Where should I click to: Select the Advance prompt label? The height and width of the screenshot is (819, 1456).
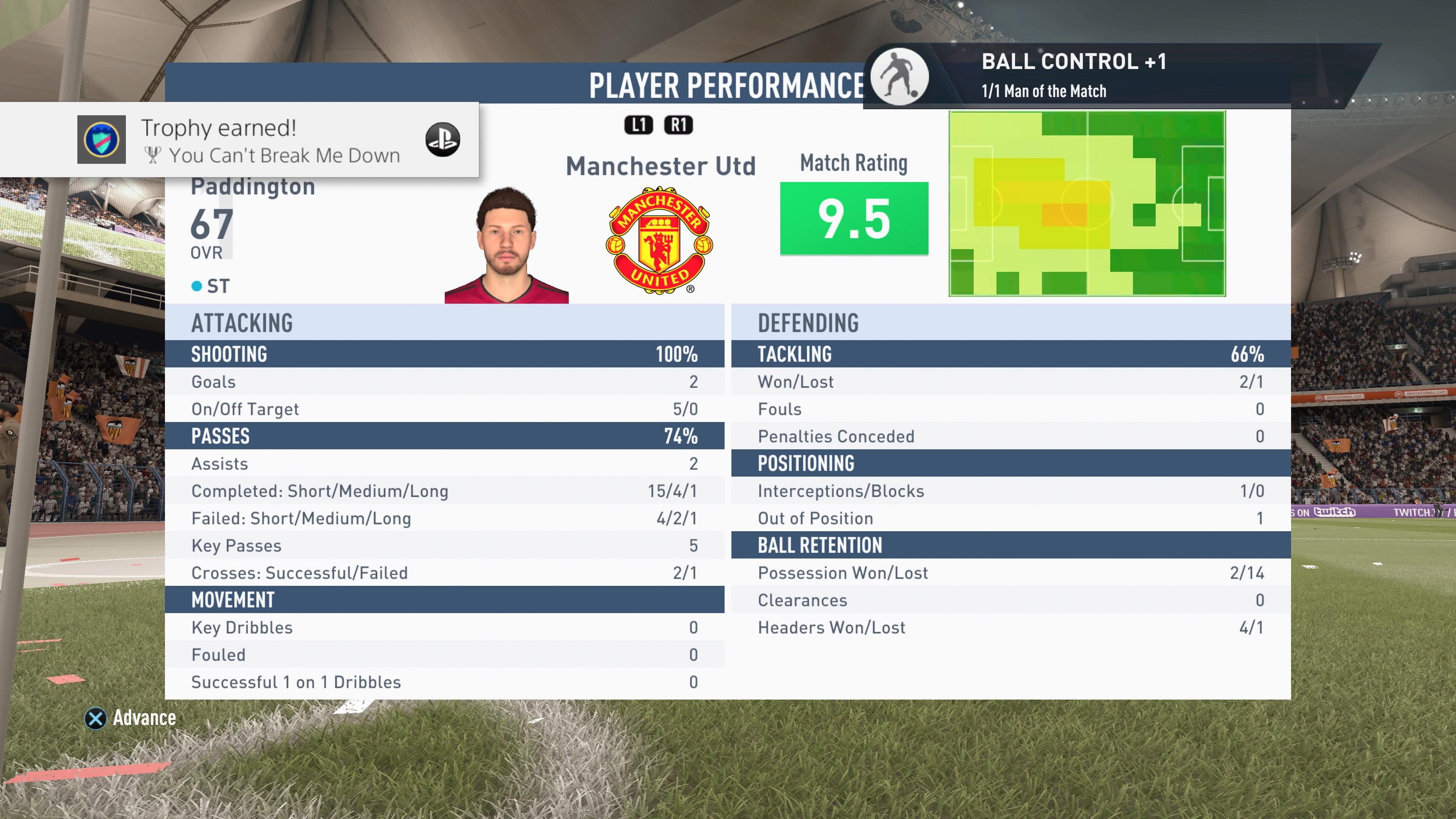click(144, 718)
